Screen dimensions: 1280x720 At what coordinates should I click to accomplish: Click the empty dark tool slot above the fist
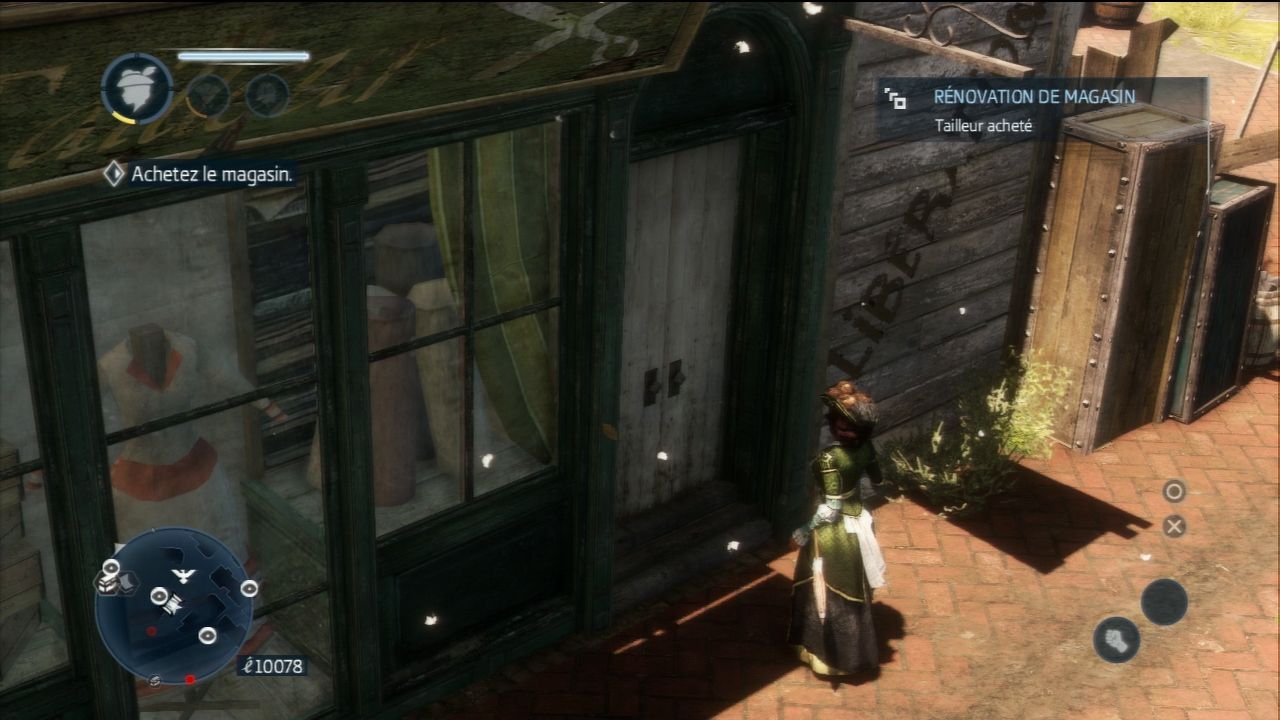[x=1164, y=602]
